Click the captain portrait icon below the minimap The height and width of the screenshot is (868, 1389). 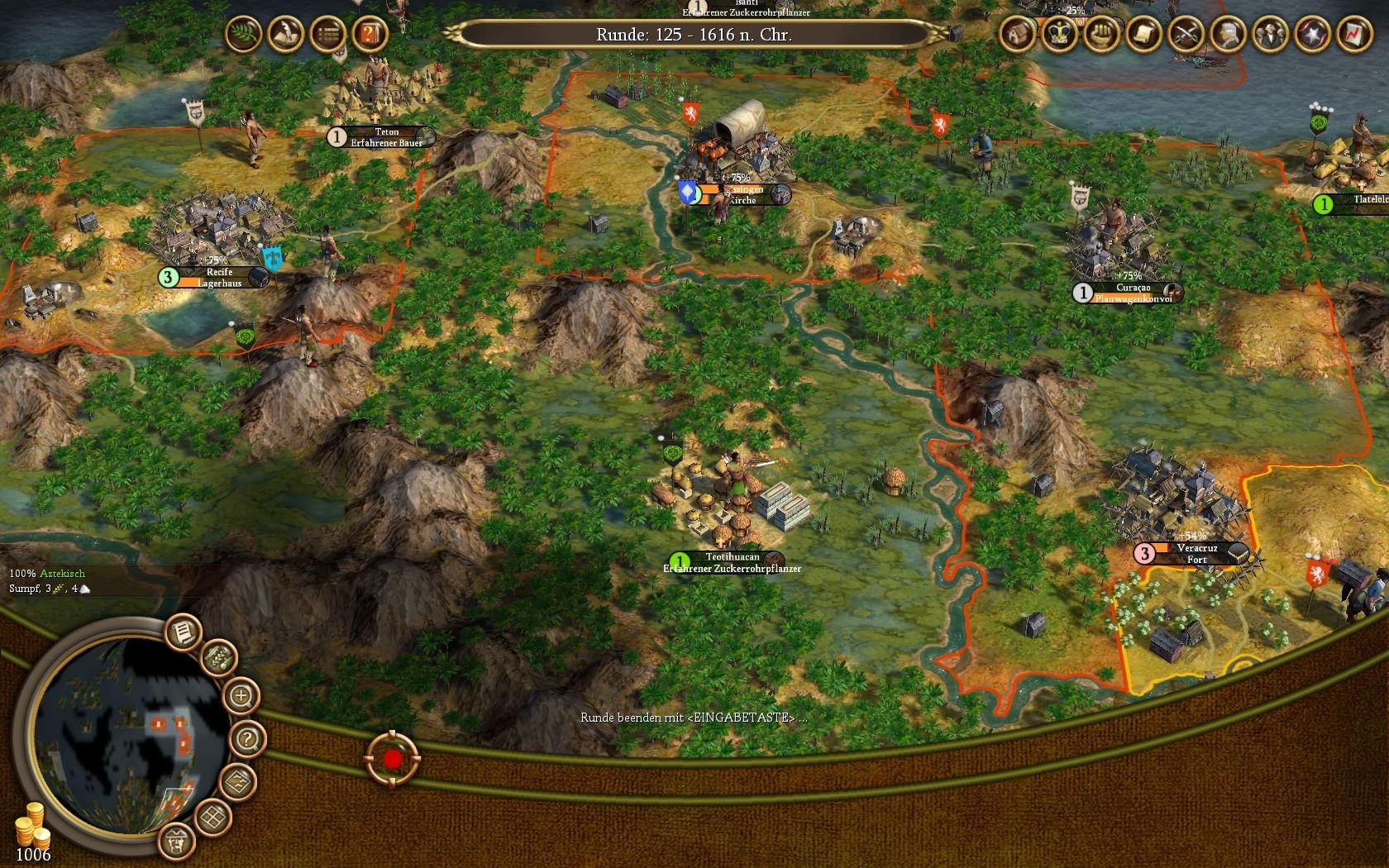177,842
